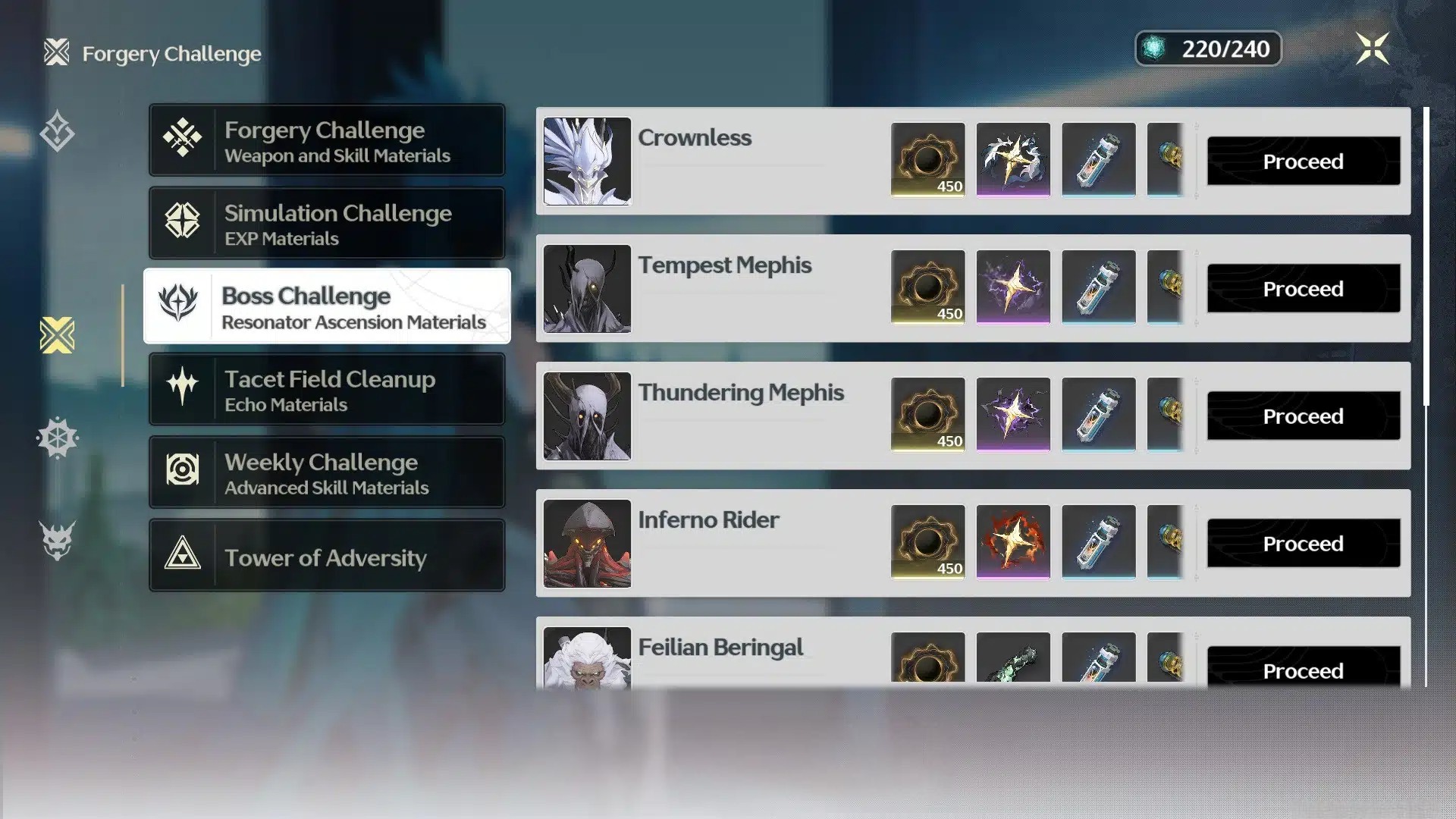Open the Forgery Challenge weapon materials category
Viewport: 1456px width, 819px height.
[x=327, y=141]
